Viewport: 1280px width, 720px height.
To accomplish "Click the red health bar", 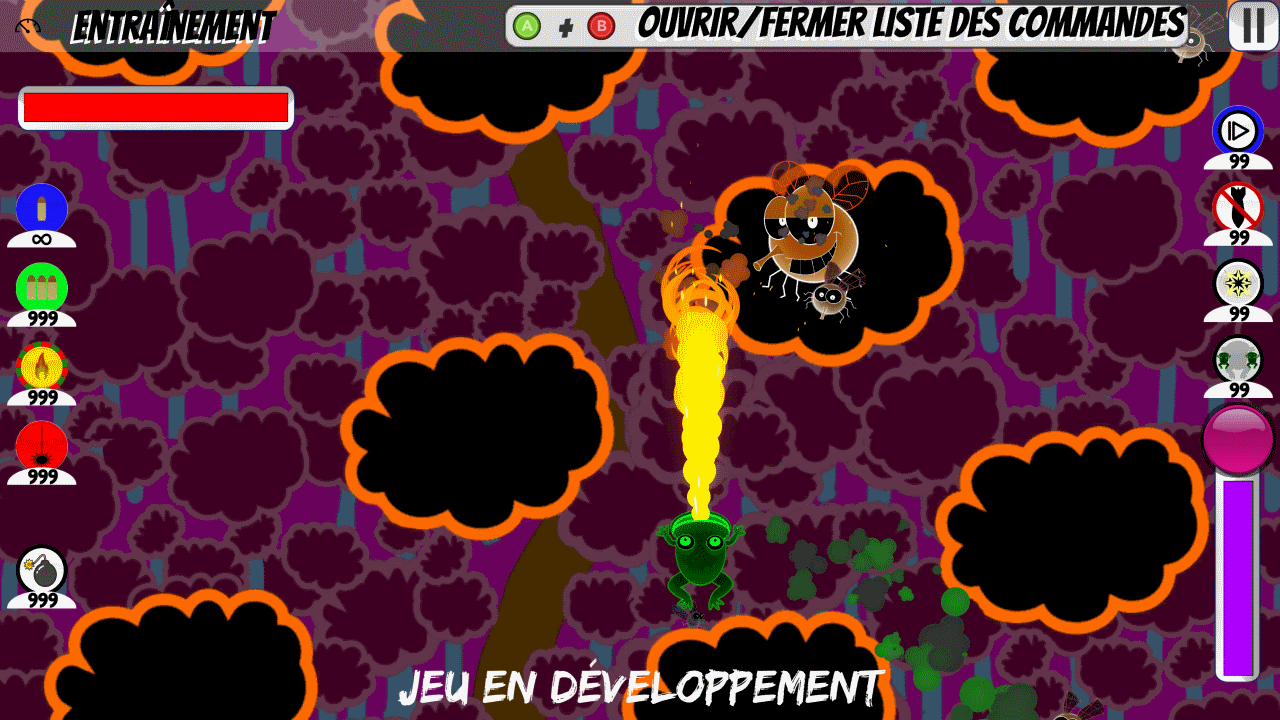I will point(155,105).
